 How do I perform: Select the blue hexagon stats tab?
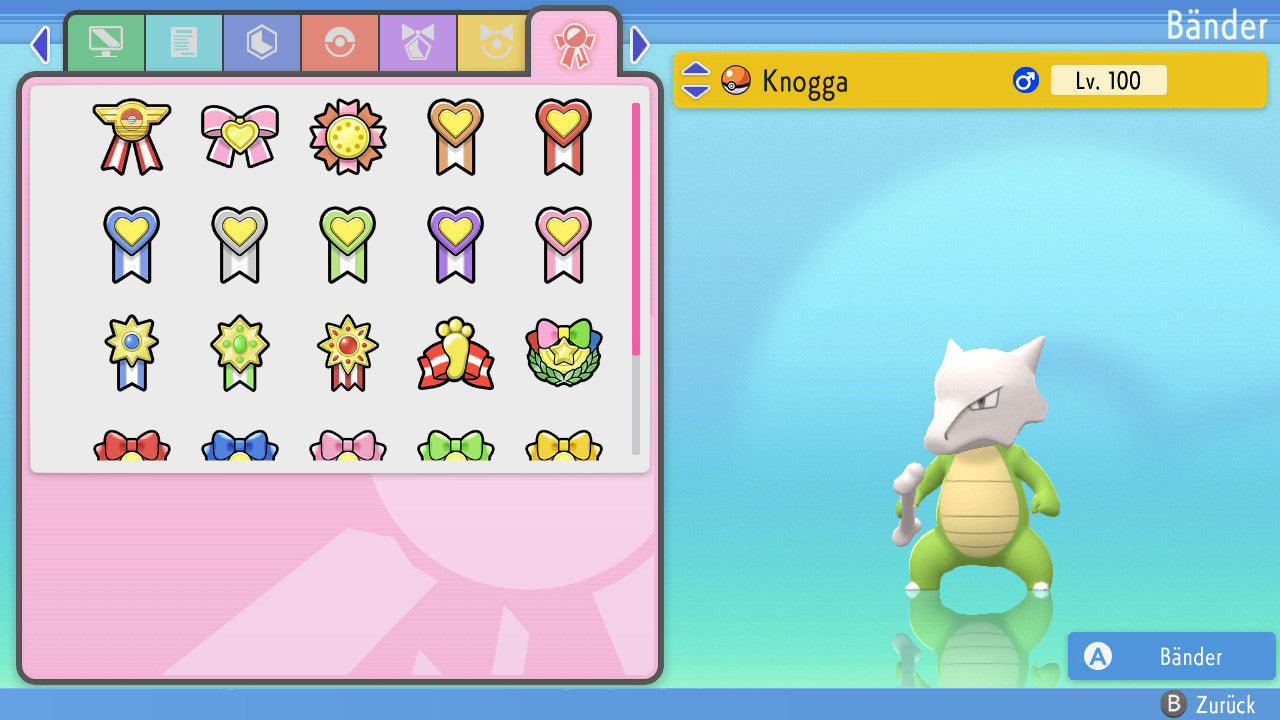[261, 42]
